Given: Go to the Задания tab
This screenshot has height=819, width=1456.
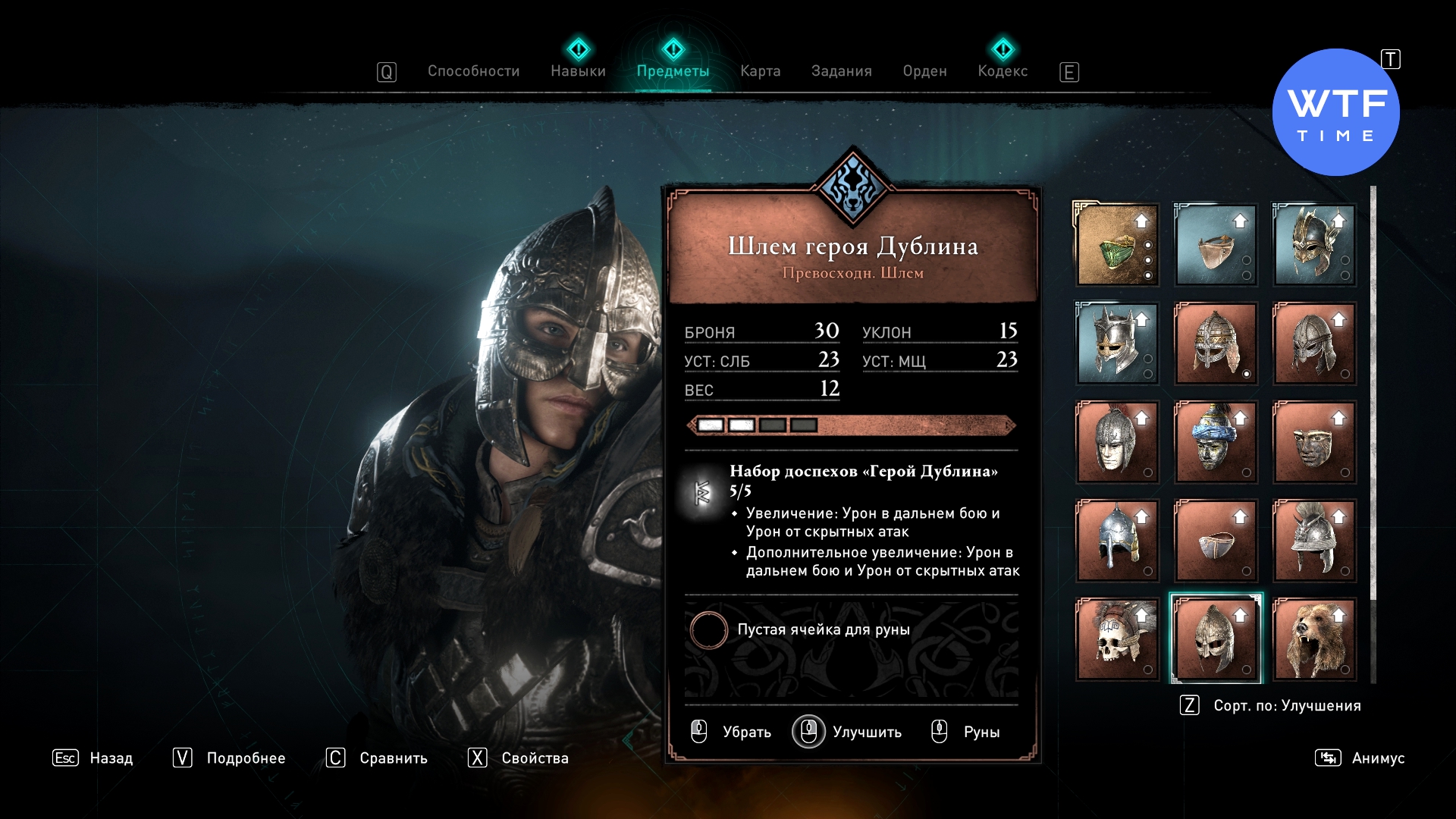Looking at the screenshot, I should pos(841,71).
